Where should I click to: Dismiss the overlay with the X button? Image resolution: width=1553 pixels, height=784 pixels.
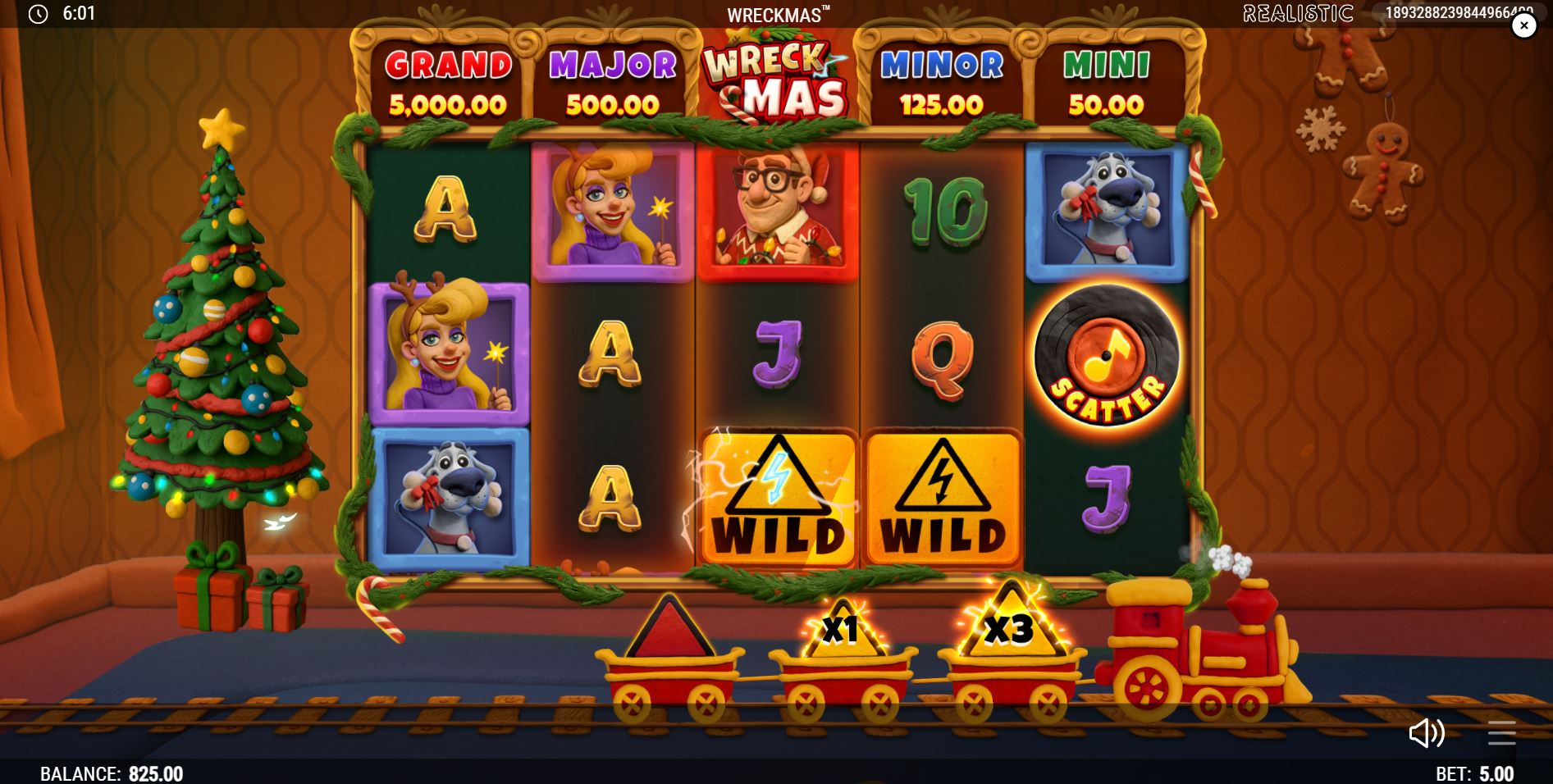[1524, 25]
